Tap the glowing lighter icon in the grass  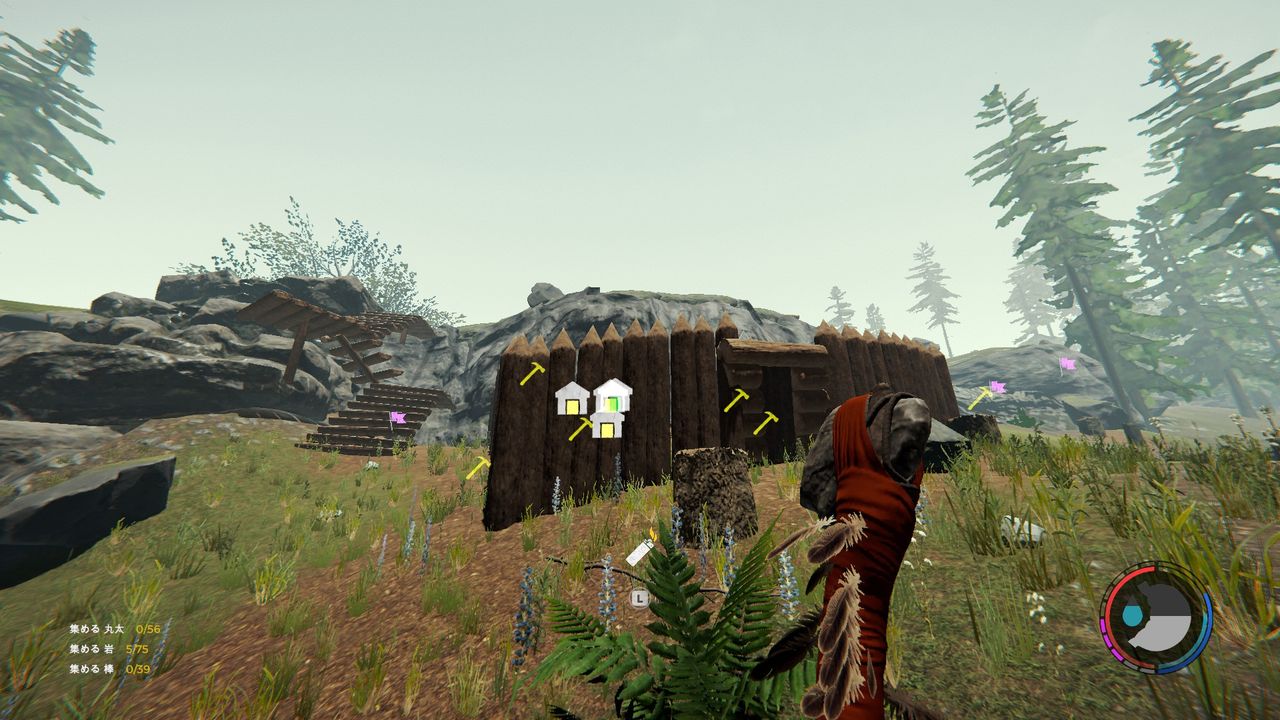click(640, 552)
